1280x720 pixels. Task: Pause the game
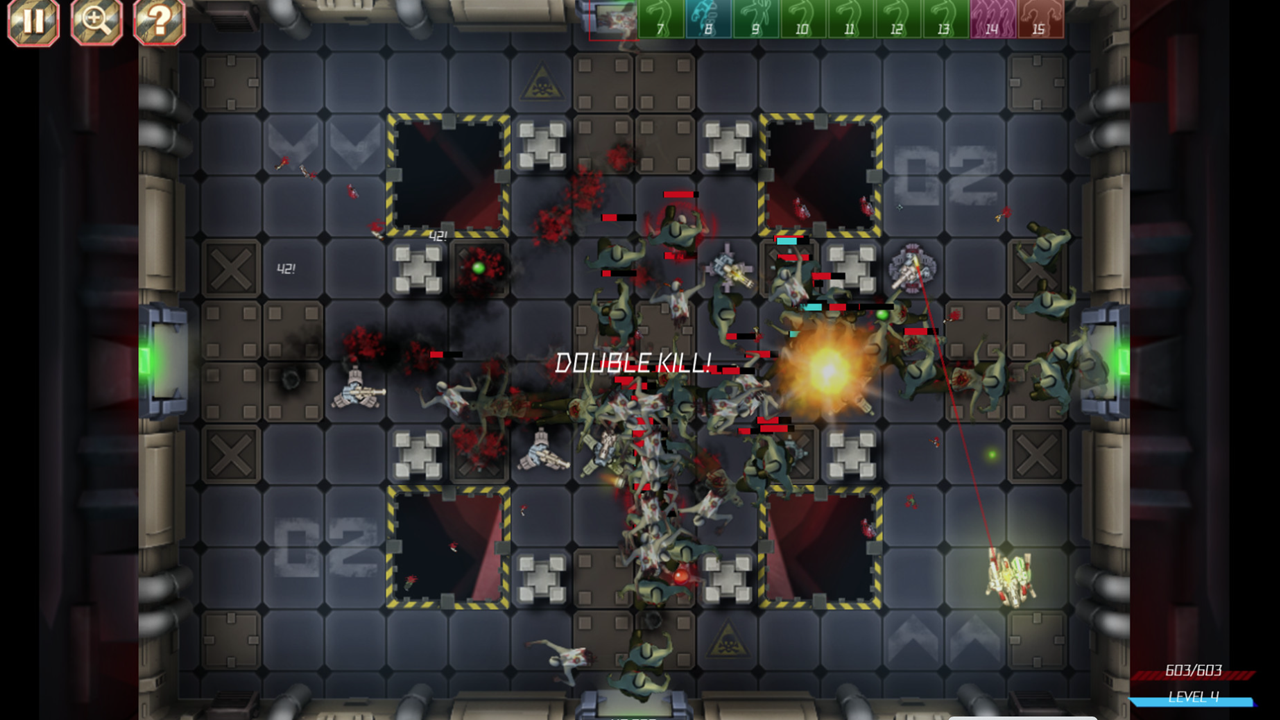click(33, 21)
